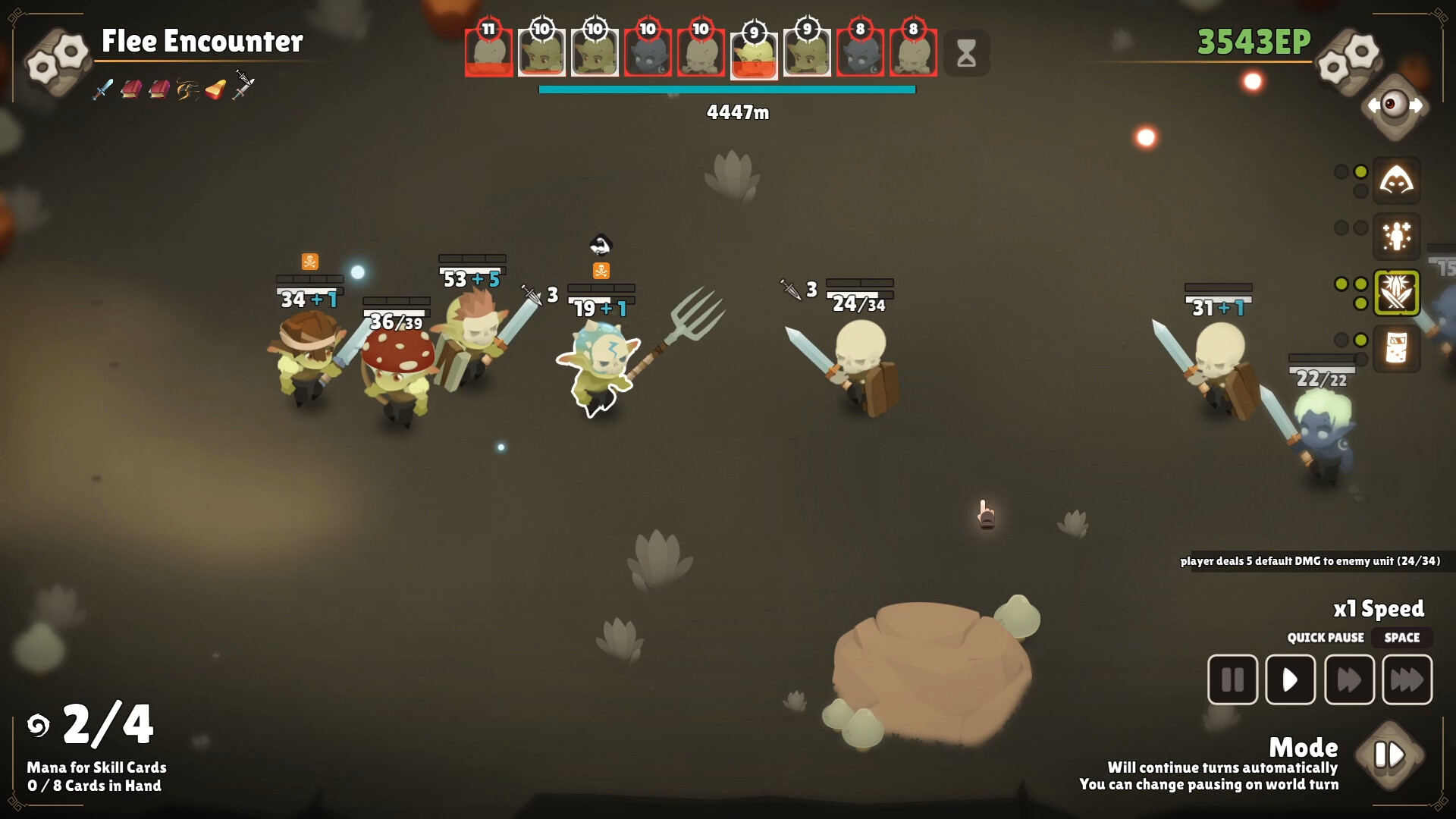Image resolution: width=1456 pixels, height=819 pixels.
Task: Activate the masked scroll skill
Action: coord(1396,349)
